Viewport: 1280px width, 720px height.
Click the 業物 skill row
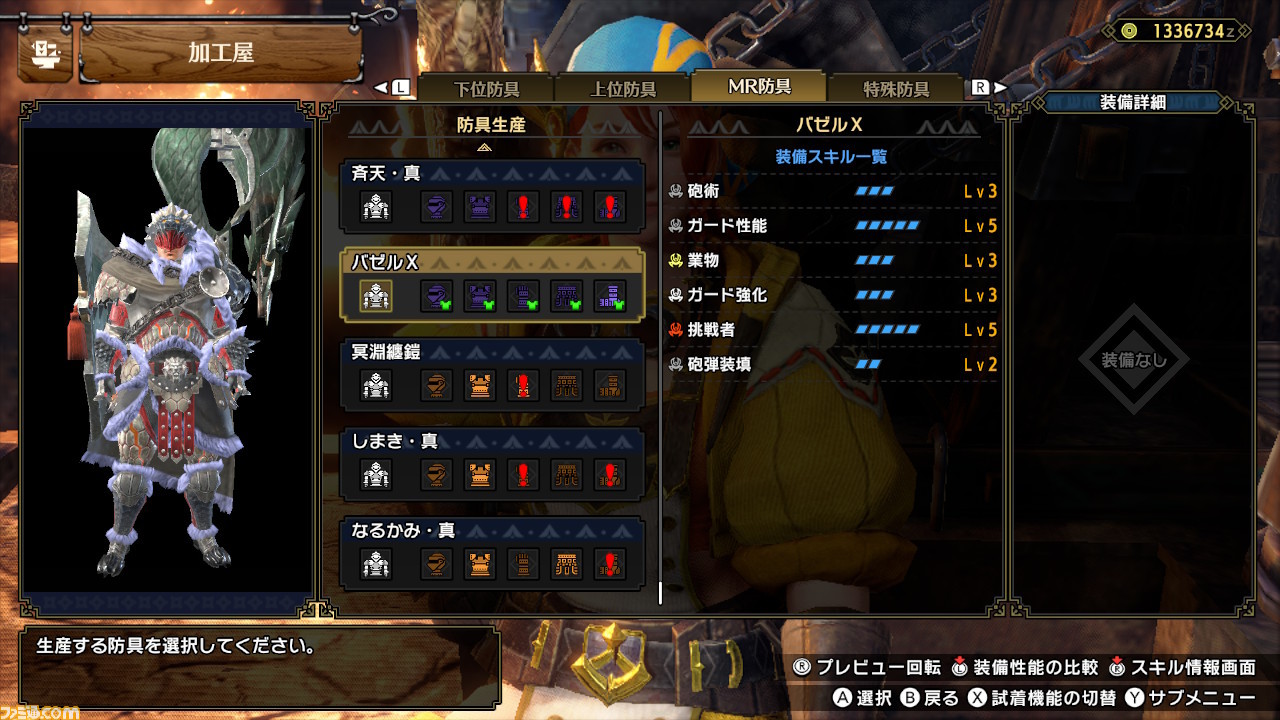click(832, 260)
